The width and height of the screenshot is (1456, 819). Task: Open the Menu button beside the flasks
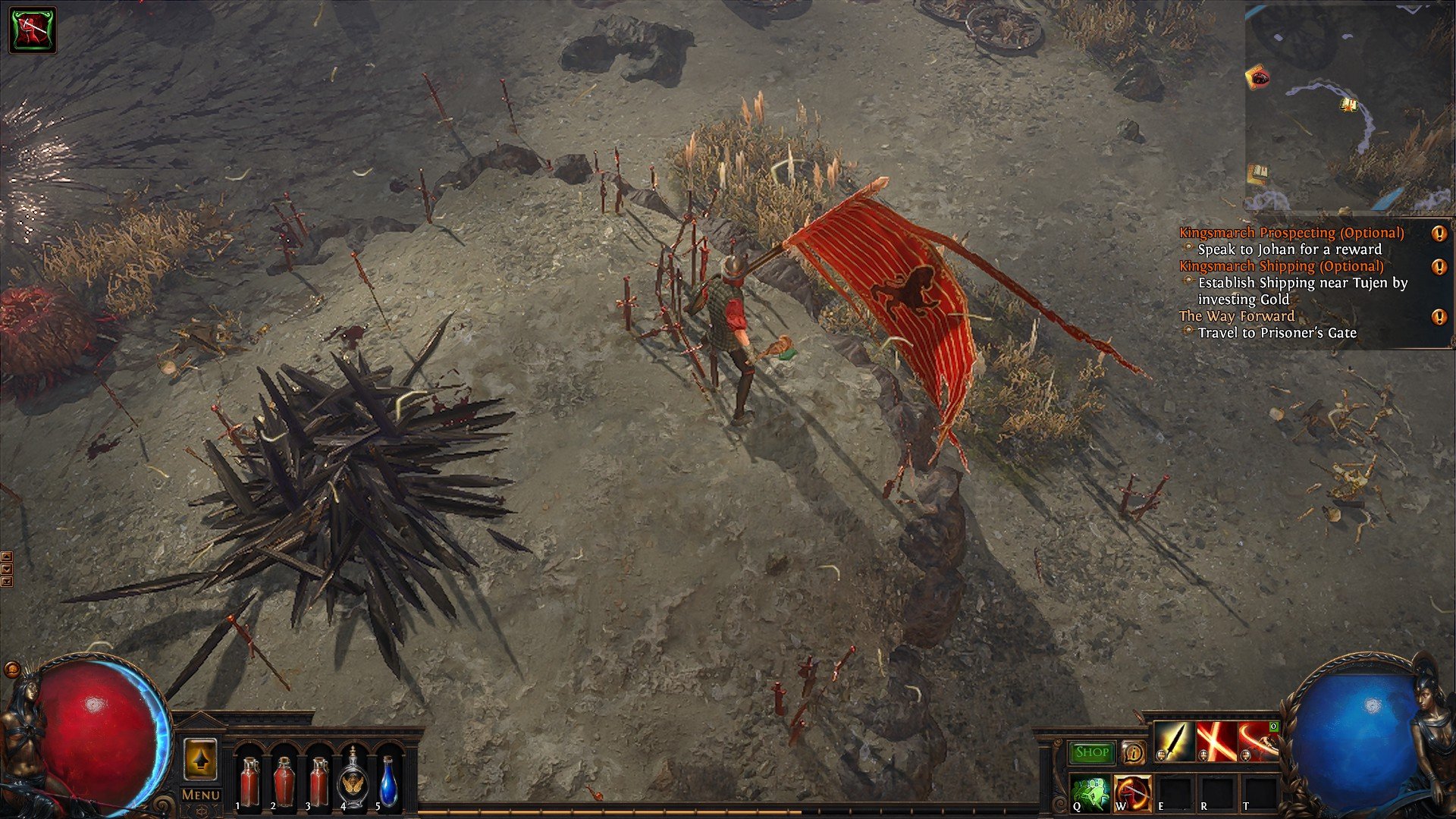(x=201, y=795)
